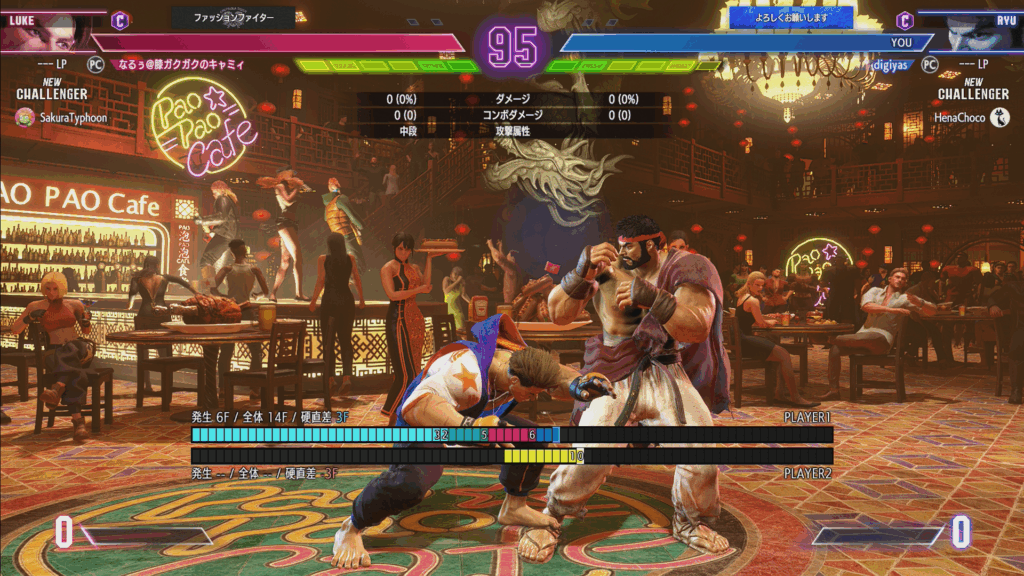Select the SakuraTyphoon challenger avatar
Viewport: 1024px width, 576px height.
25,117
